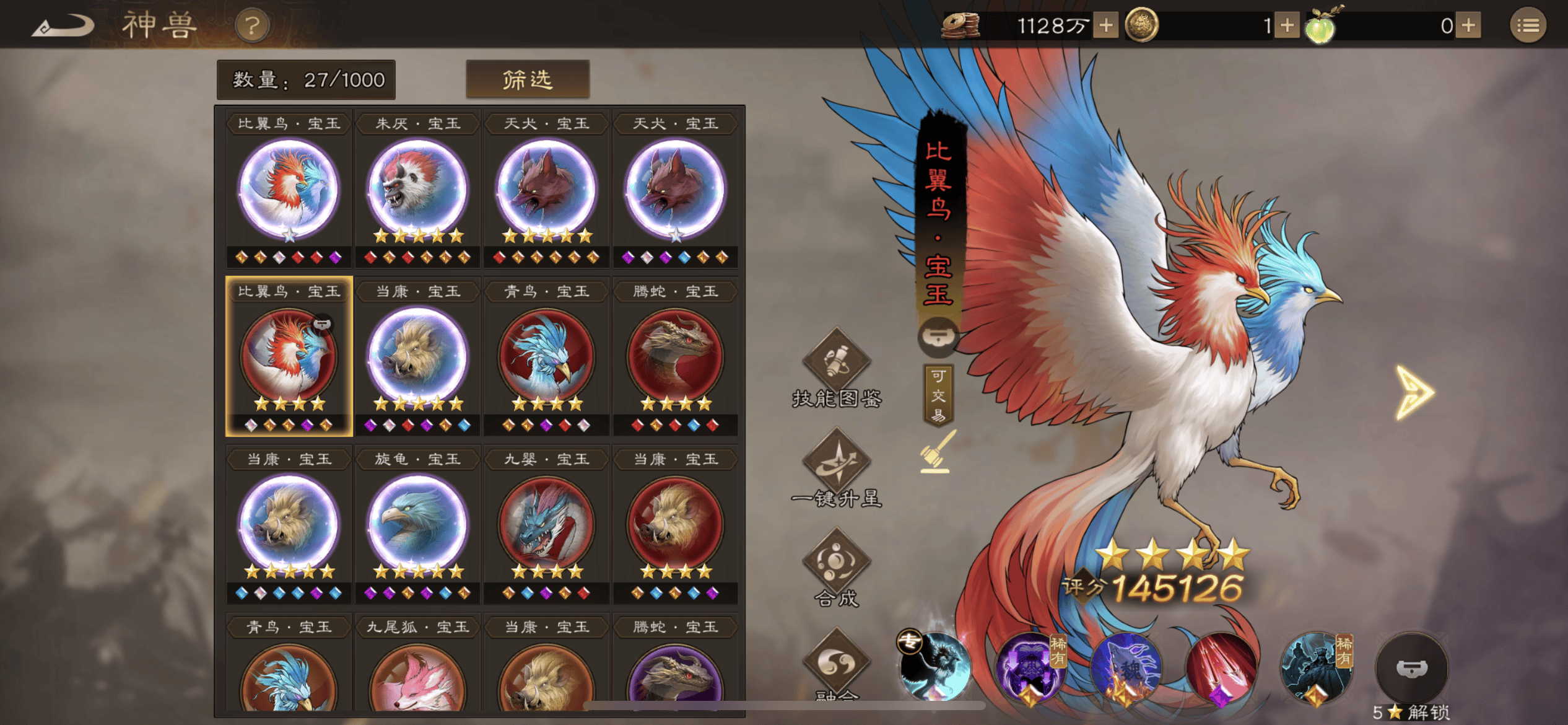Open the list menu icon in top-right corner
This screenshot has width=1568, height=725.
pyautogui.click(x=1530, y=25)
